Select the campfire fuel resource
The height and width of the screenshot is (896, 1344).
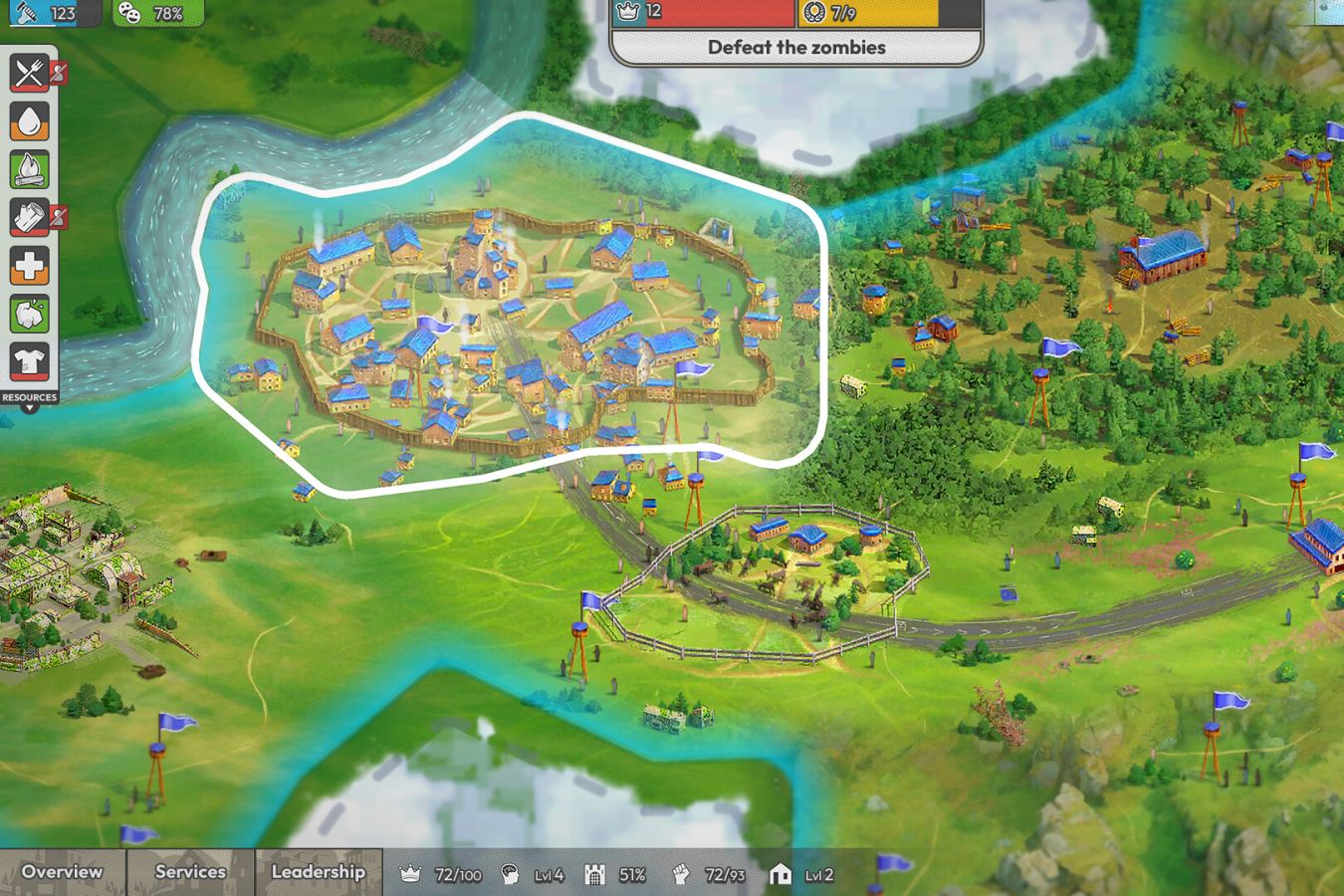[30, 169]
